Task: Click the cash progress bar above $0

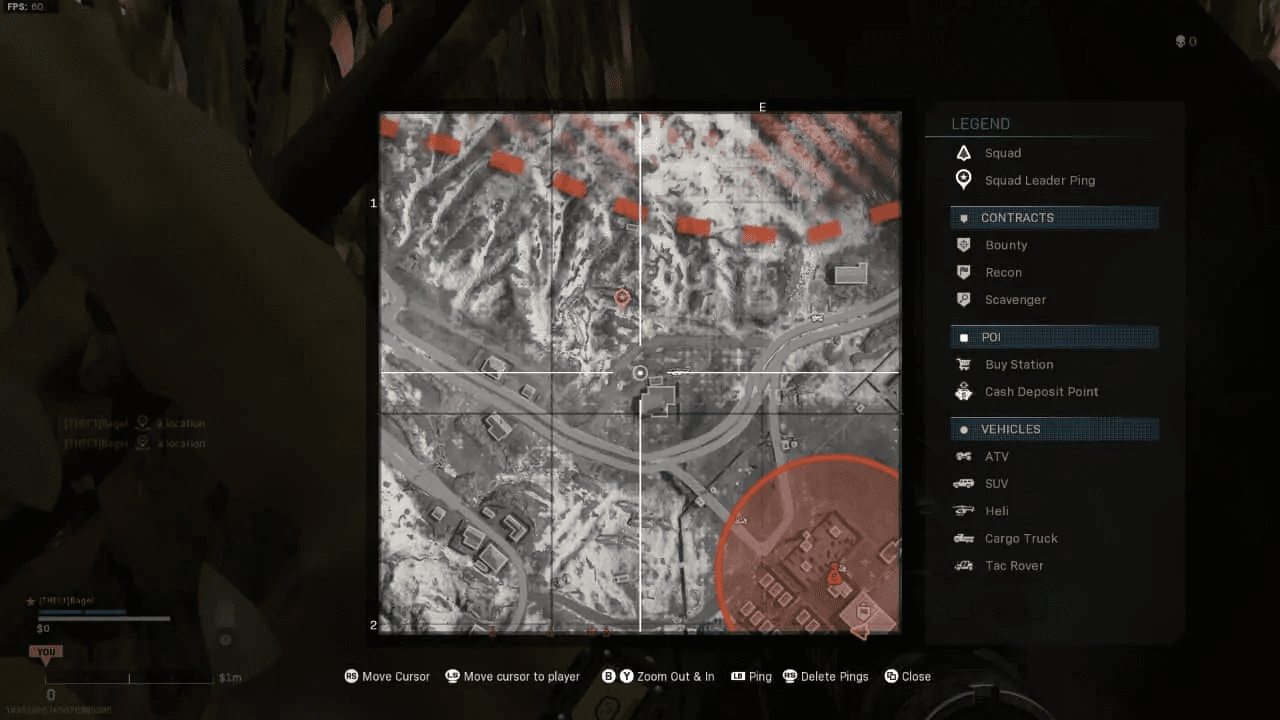Action: pos(103,618)
